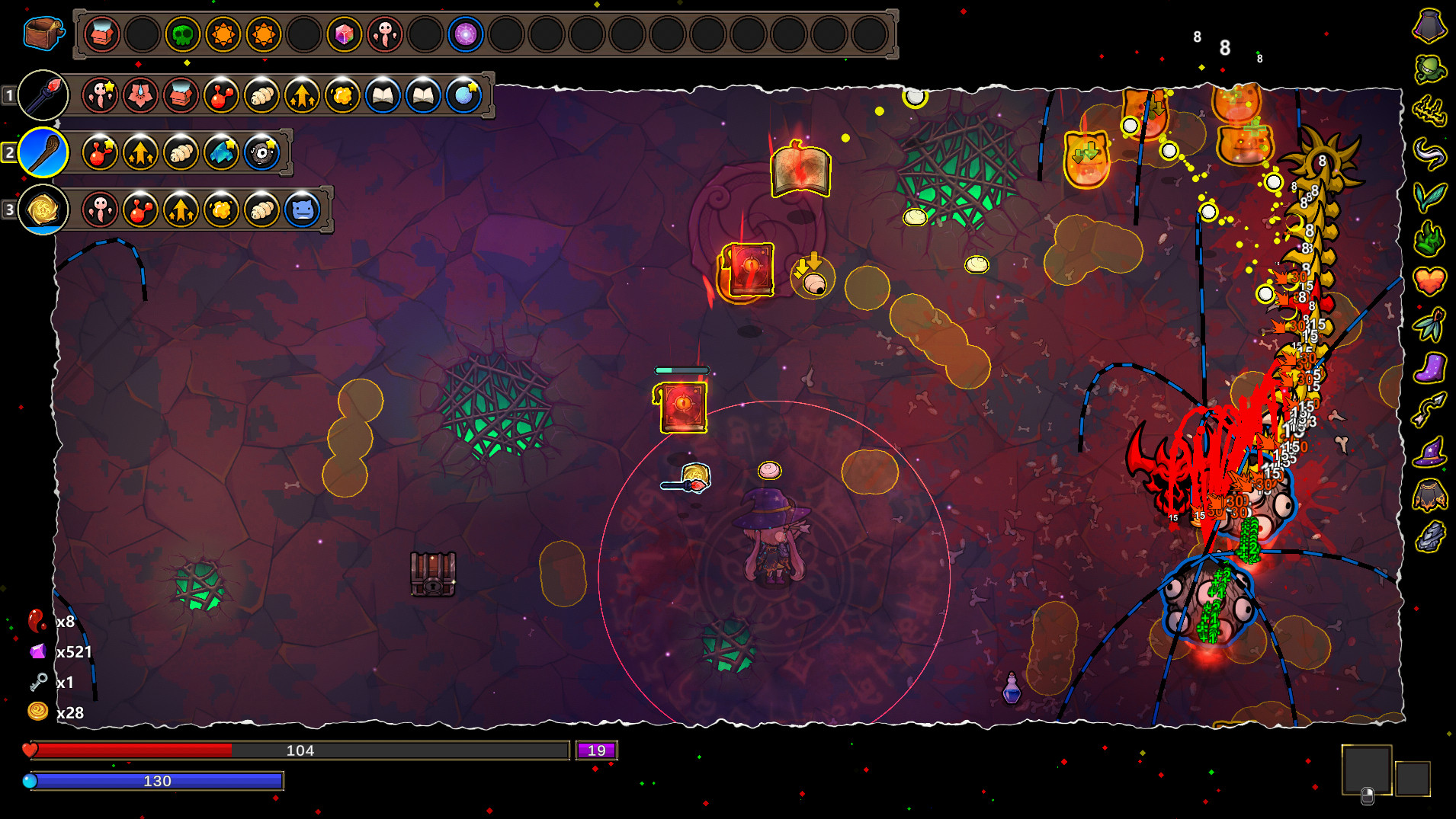
Task: Select the blue crystal shard spell on wand 2
Action: click(x=221, y=152)
